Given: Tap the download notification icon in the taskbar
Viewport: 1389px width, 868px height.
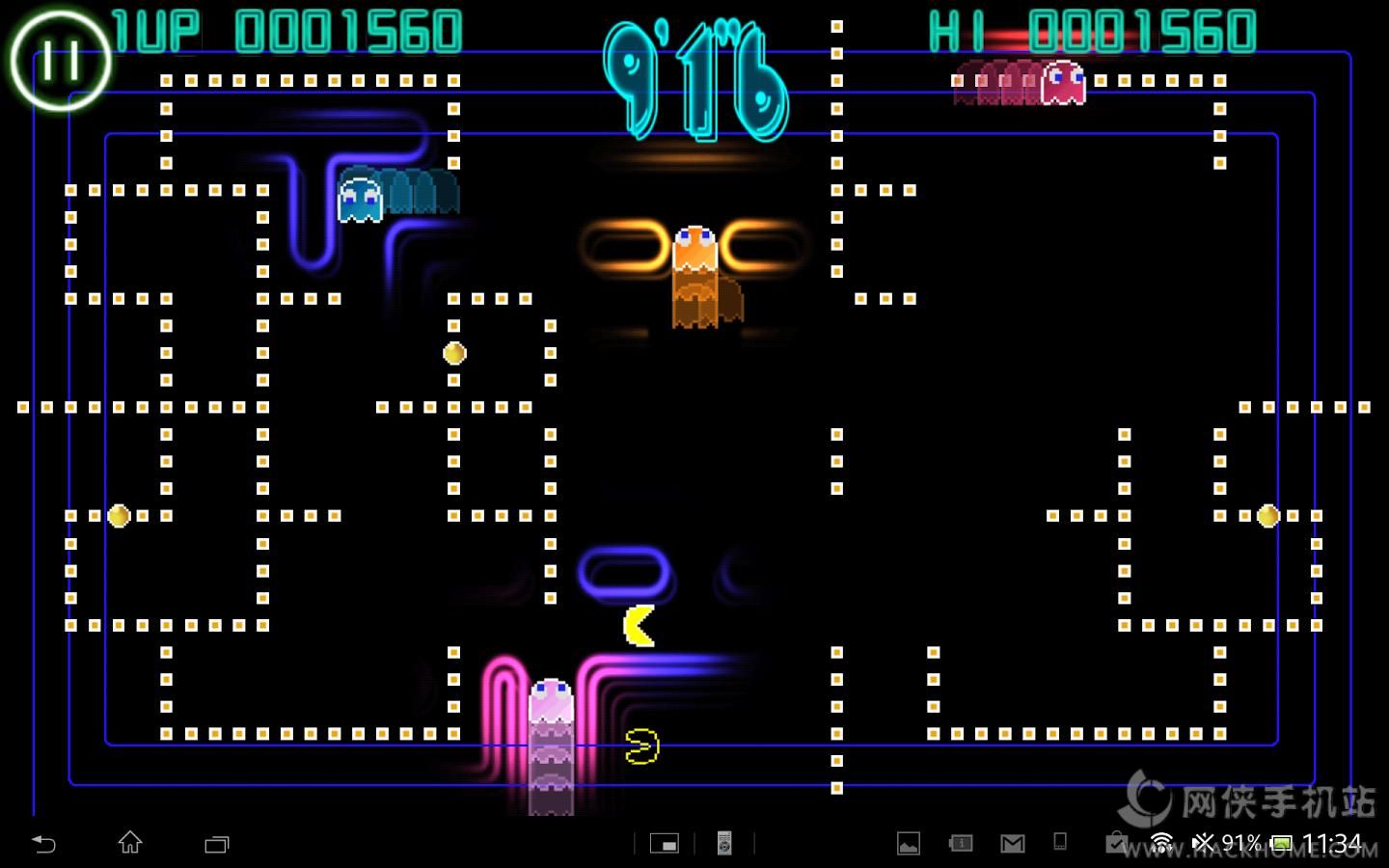Looking at the screenshot, I should click(x=1116, y=841).
